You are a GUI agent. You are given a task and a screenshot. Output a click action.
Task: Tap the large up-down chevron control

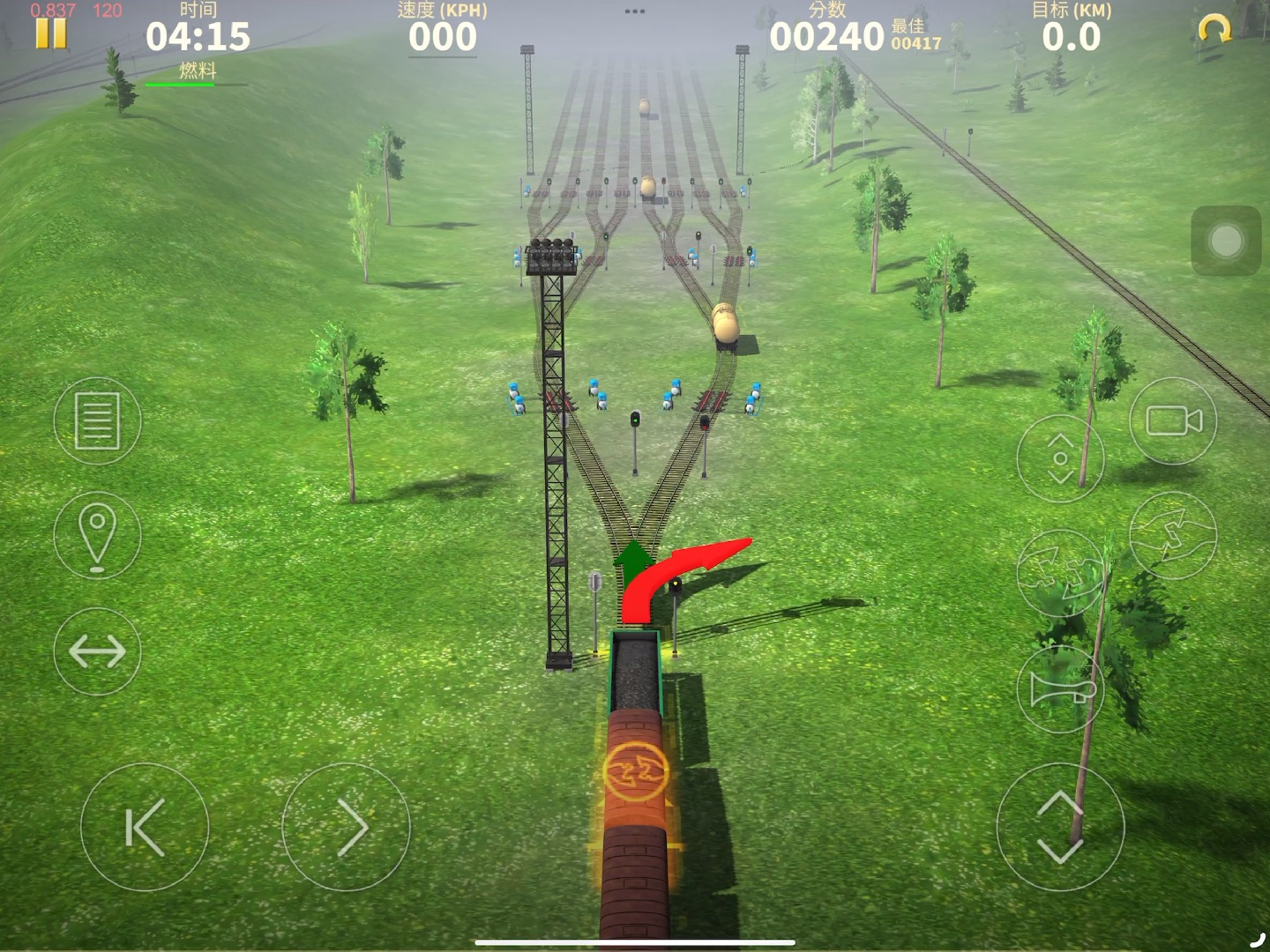(1060, 827)
